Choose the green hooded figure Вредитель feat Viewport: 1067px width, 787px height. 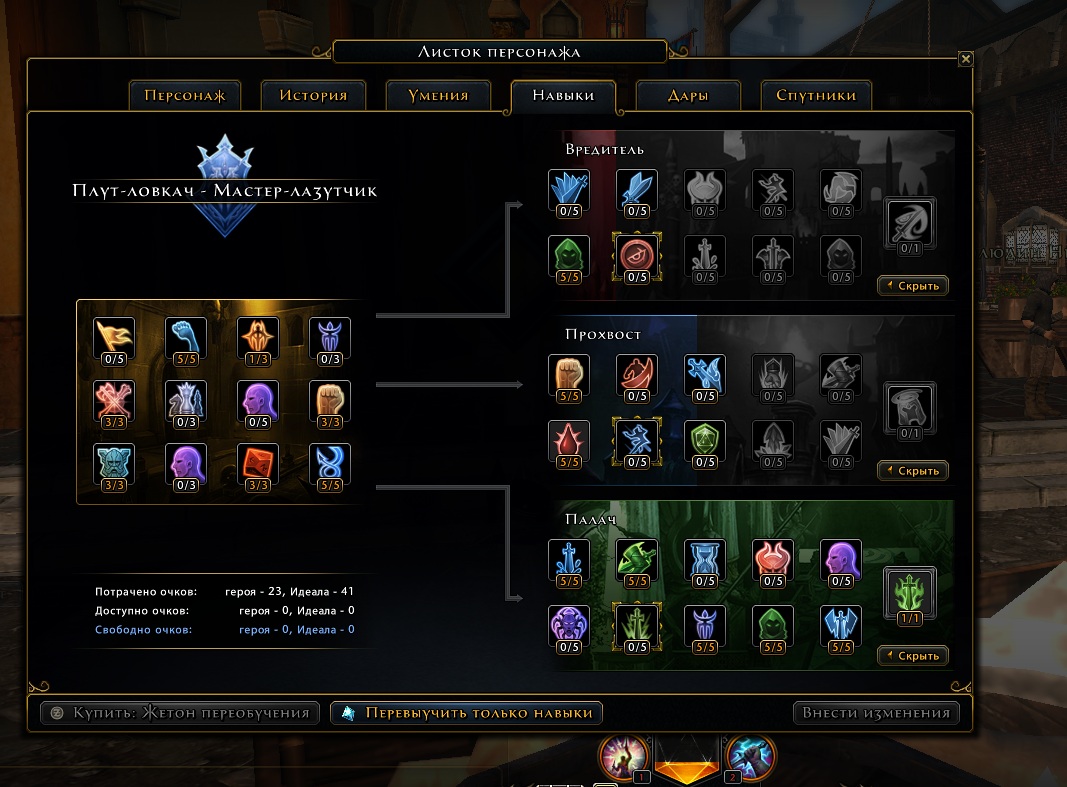click(x=569, y=256)
